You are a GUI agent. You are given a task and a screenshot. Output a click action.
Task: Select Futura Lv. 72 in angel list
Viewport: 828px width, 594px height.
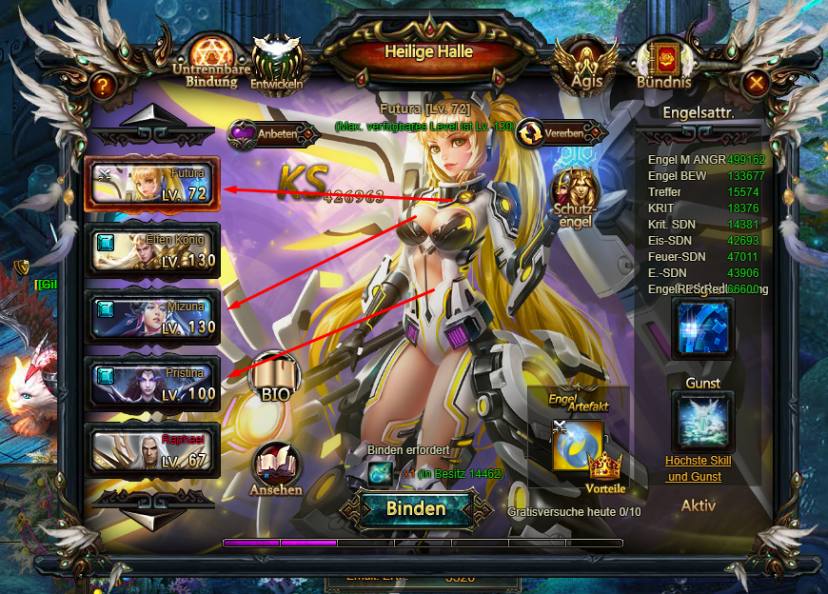click(152, 183)
